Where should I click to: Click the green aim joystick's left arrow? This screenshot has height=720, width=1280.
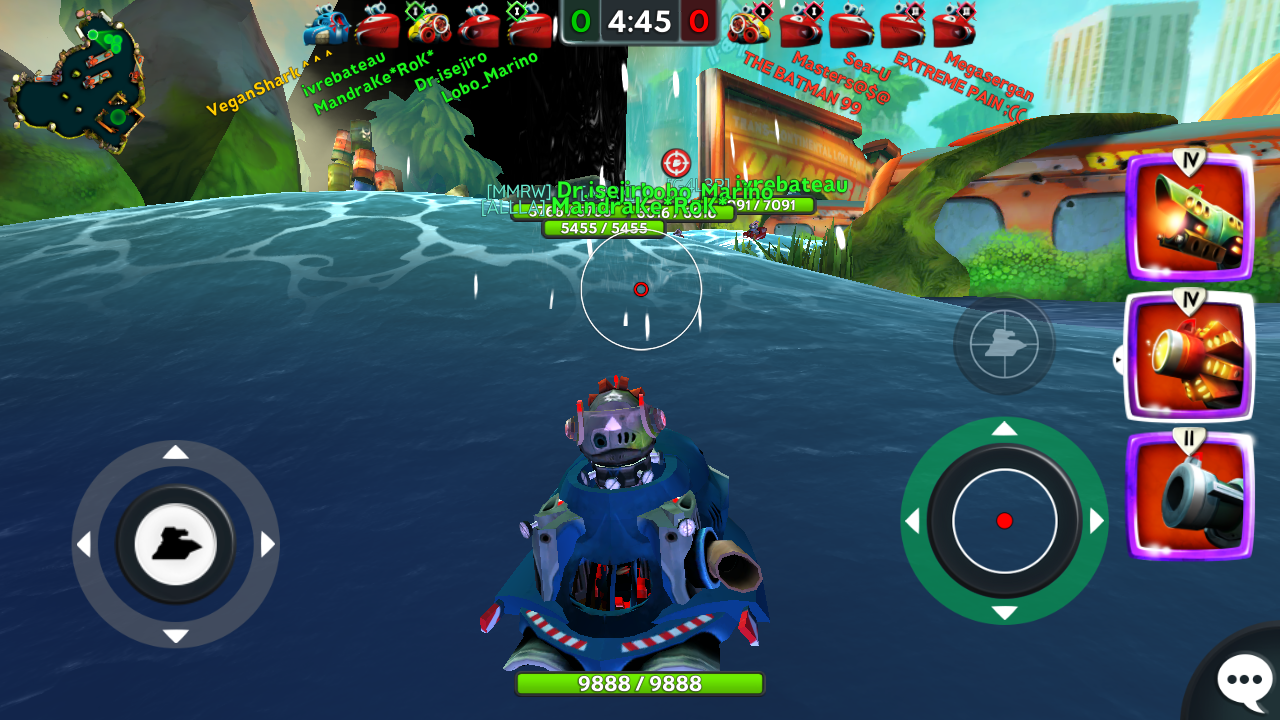tap(912, 521)
